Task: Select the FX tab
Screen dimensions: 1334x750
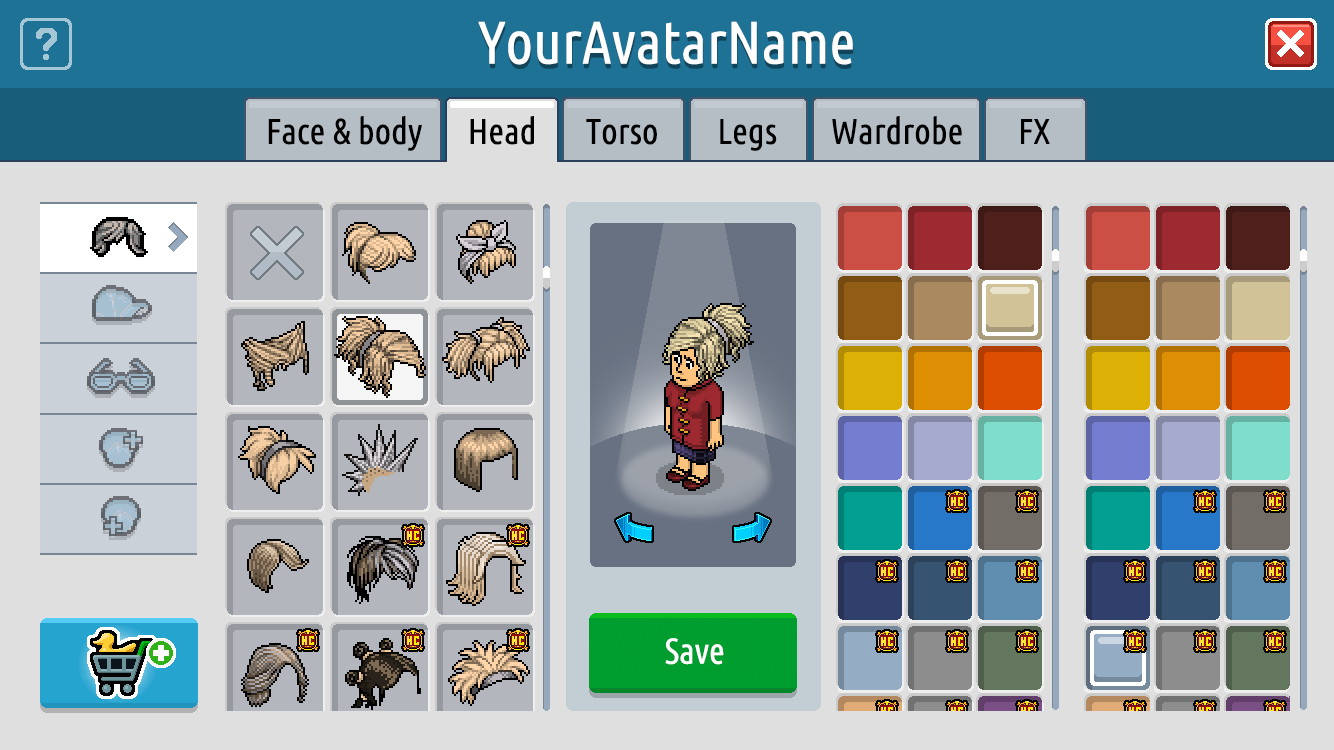Action: pos(1034,131)
